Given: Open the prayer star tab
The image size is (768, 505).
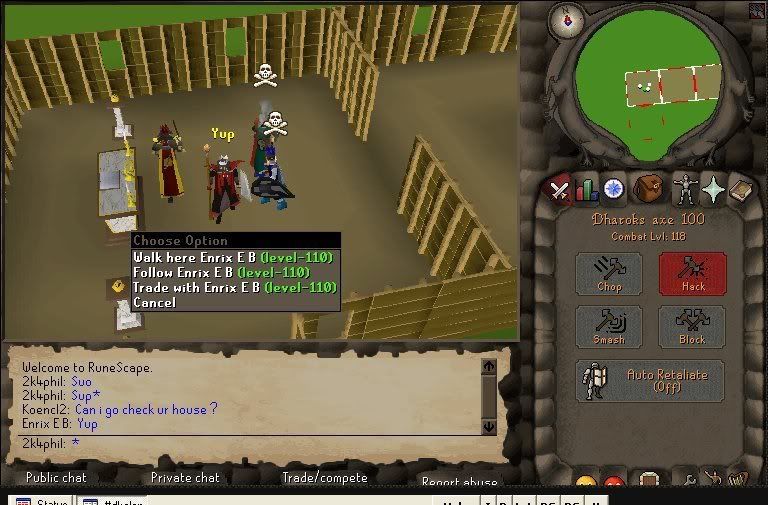Looking at the screenshot, I should [x=713, y=188].
